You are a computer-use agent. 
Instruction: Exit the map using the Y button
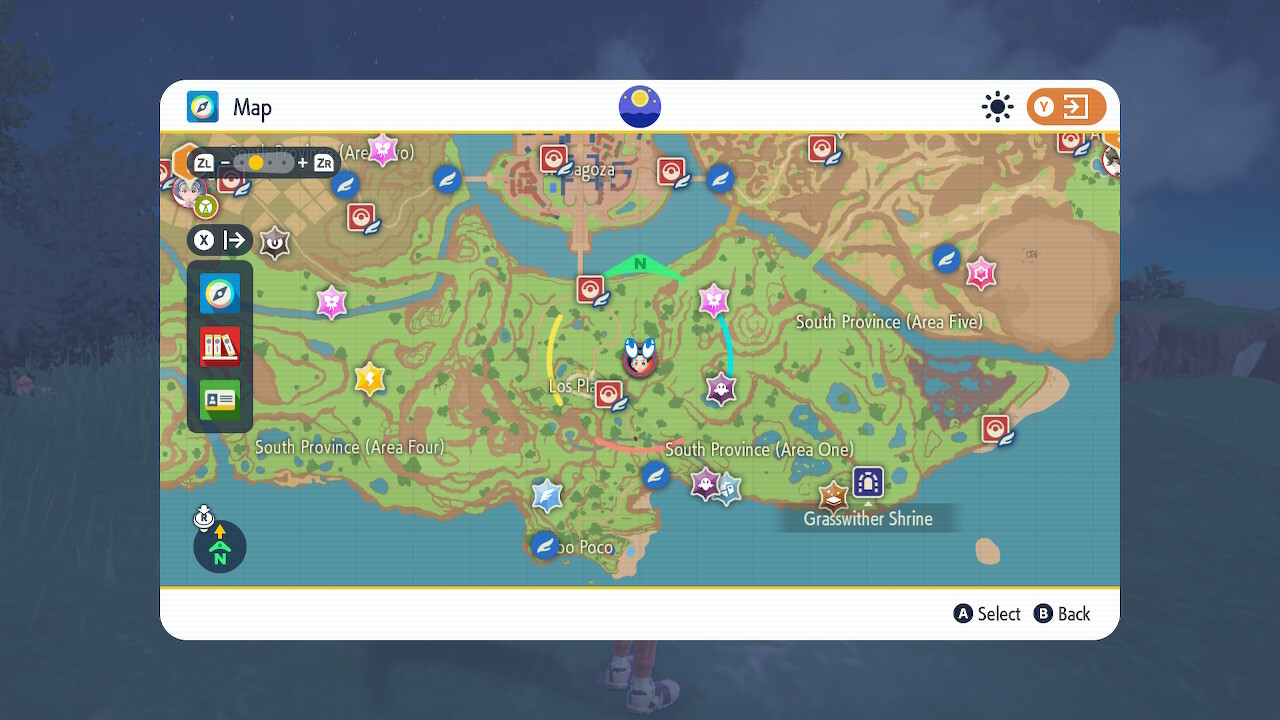pyautogui.click(x=1066, y=106)
